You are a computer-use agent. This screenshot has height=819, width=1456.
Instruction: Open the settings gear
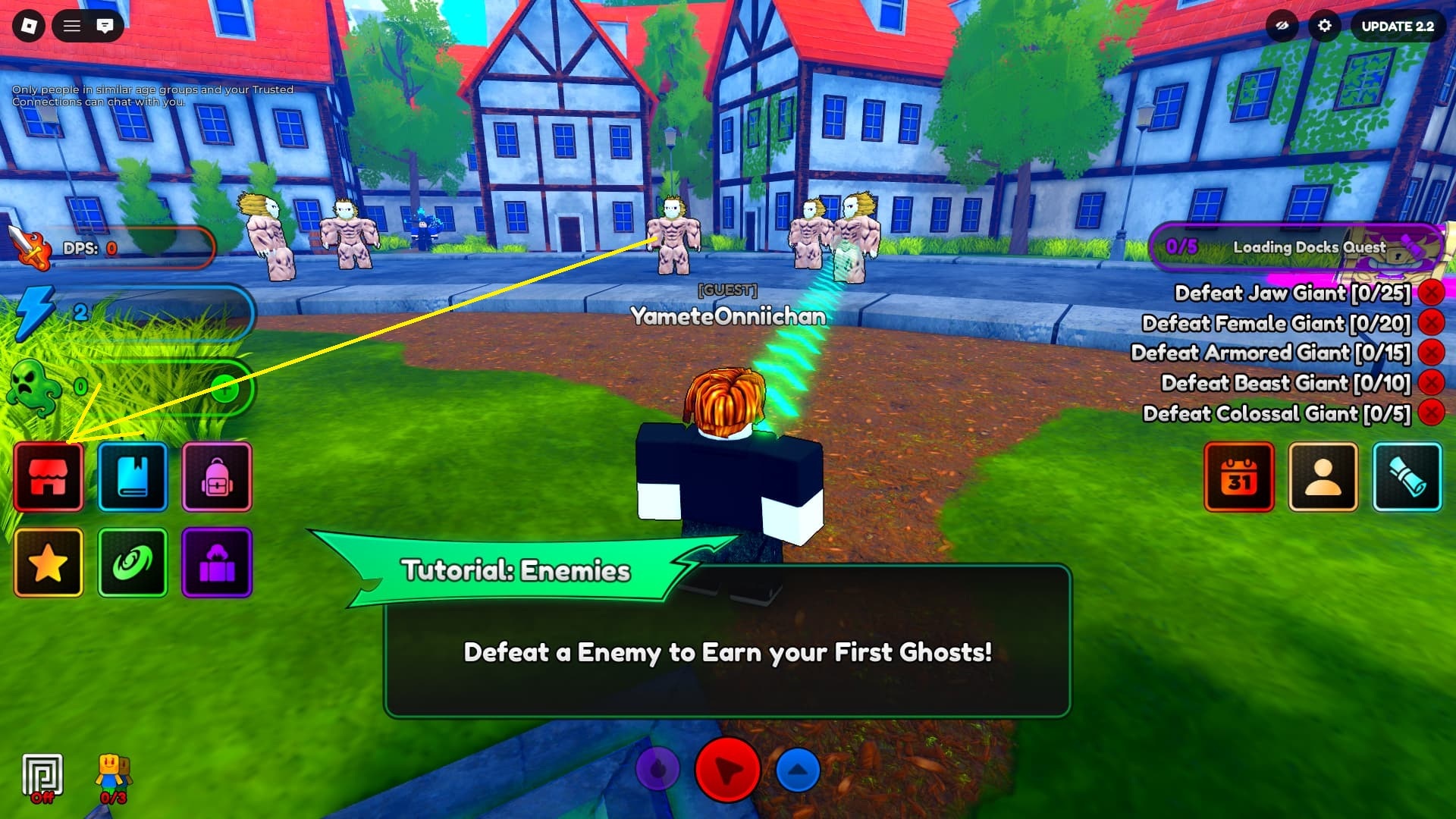click(x=1326, y=26)
